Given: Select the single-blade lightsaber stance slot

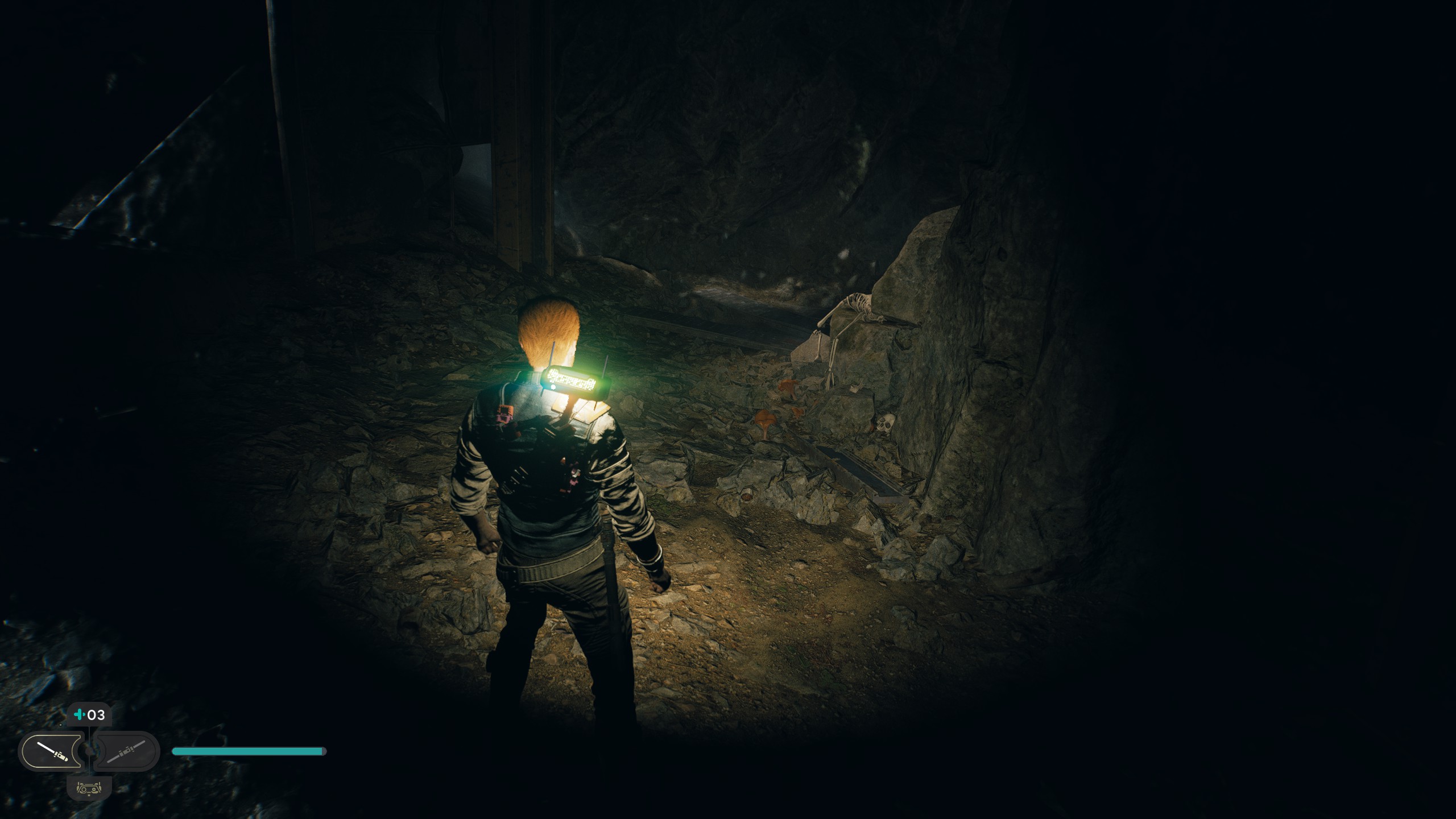Looking at the screenshot, I should [51, 751].
